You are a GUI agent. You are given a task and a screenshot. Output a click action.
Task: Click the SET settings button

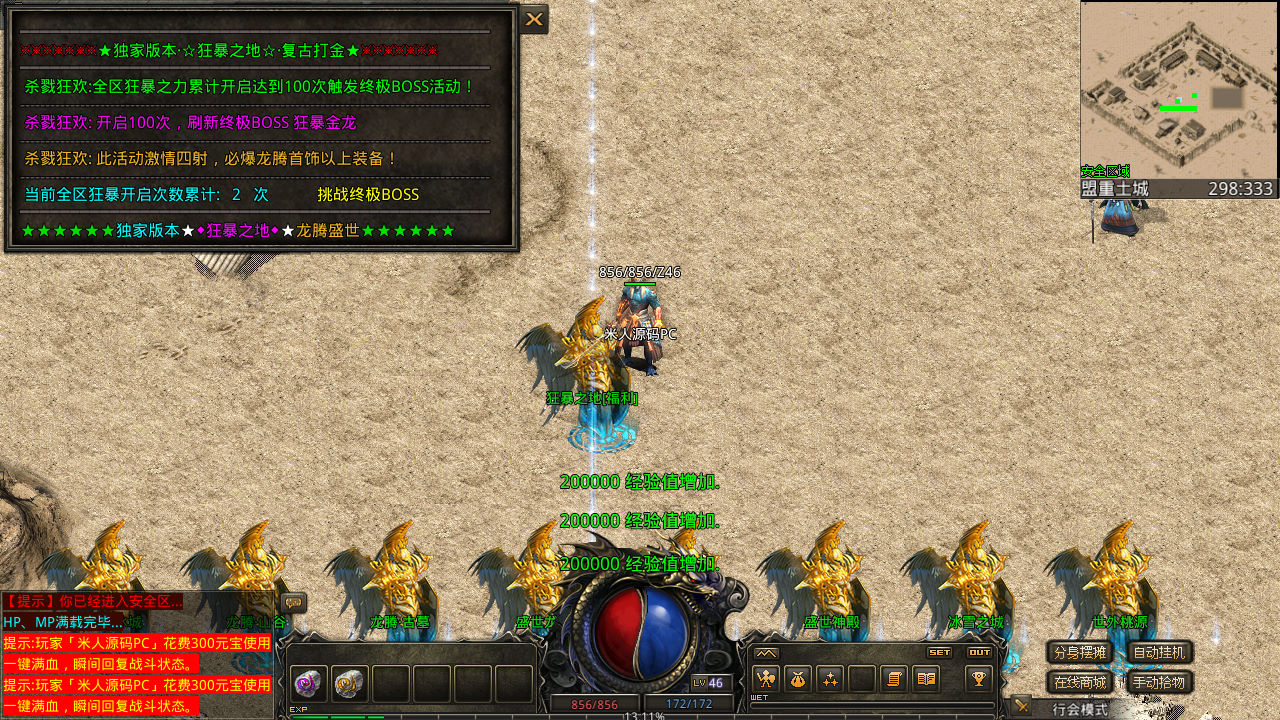pyautogui.click(x=940, y=652)
